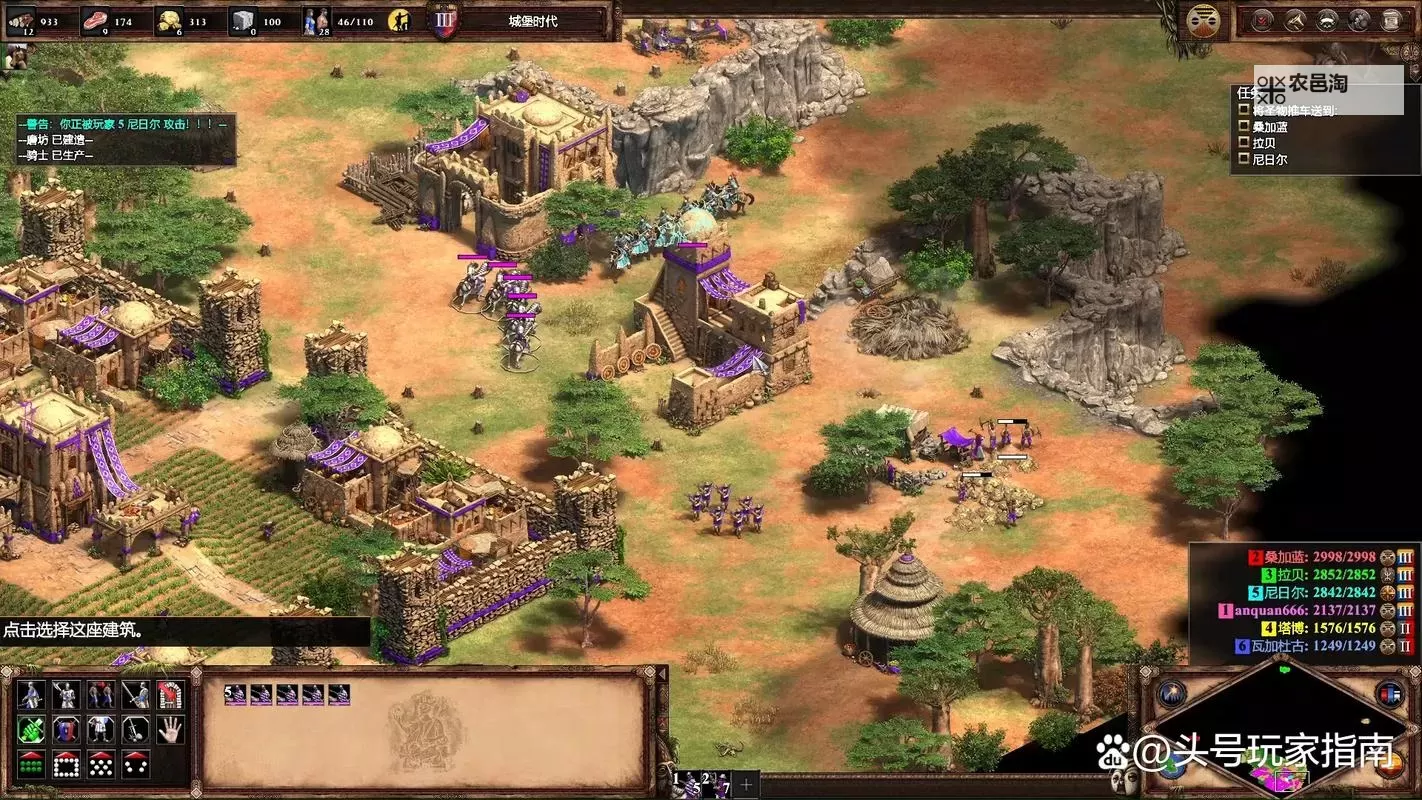Activate the green patrol command icon

click(32, 730)
